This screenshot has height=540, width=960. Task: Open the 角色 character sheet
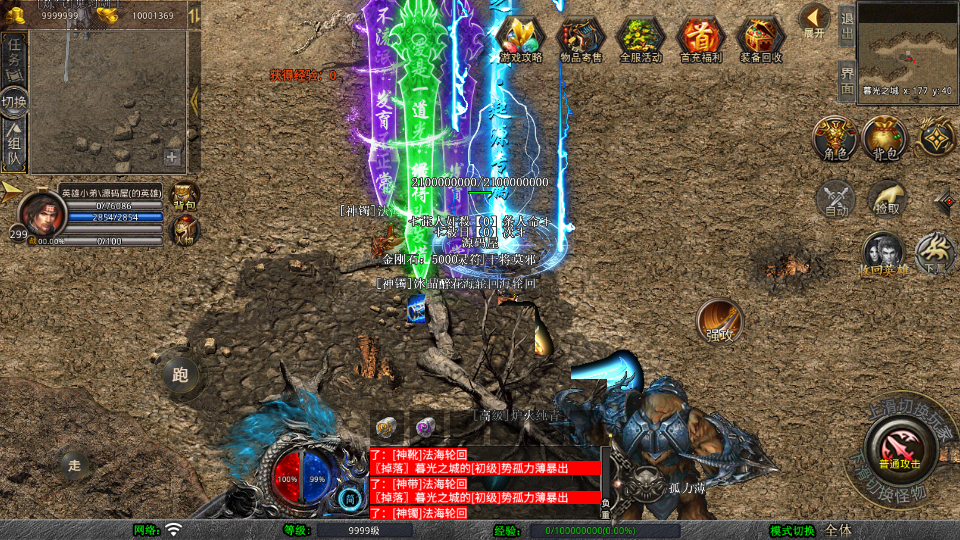834,137
